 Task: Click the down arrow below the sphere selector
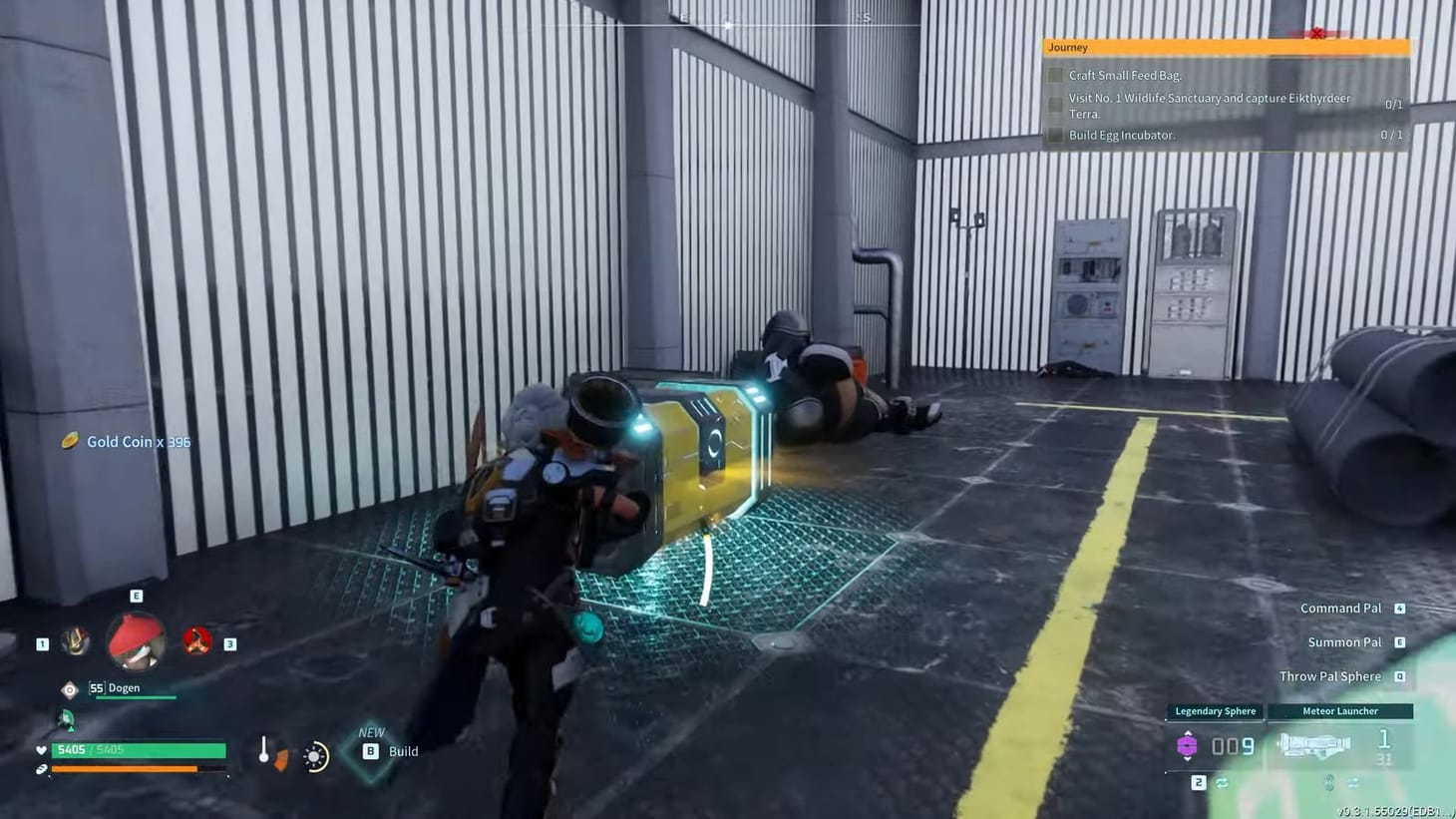click(1188, 759)
